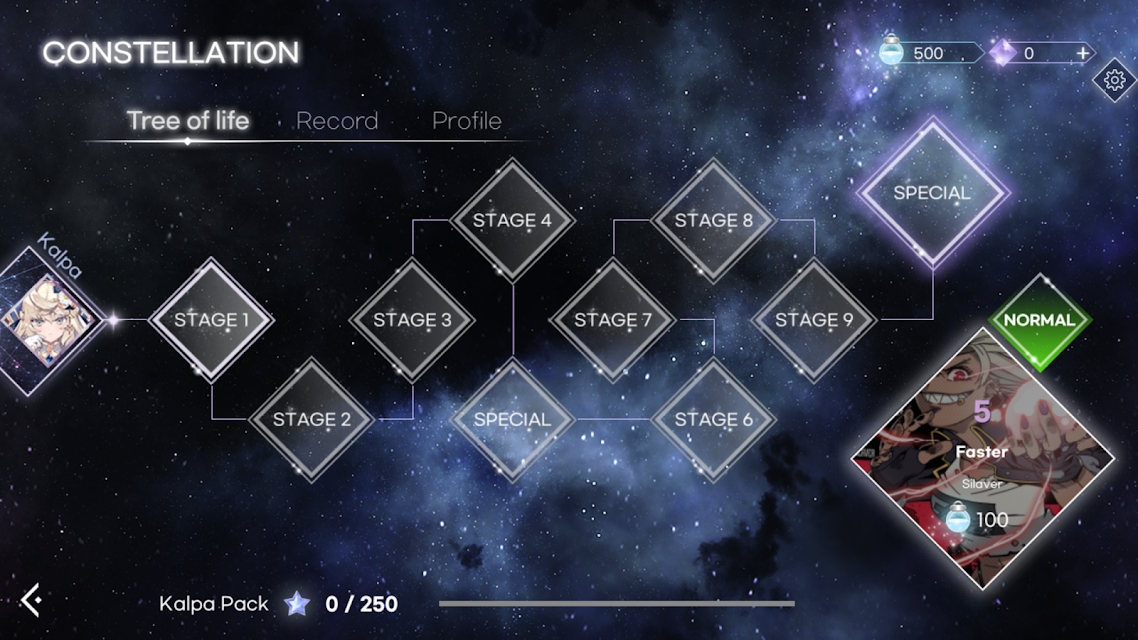Image resolution: width=1138 pixels, height=640 pixels.
Task: Add gems with the plus button
Action: [x=1083, y=53]
